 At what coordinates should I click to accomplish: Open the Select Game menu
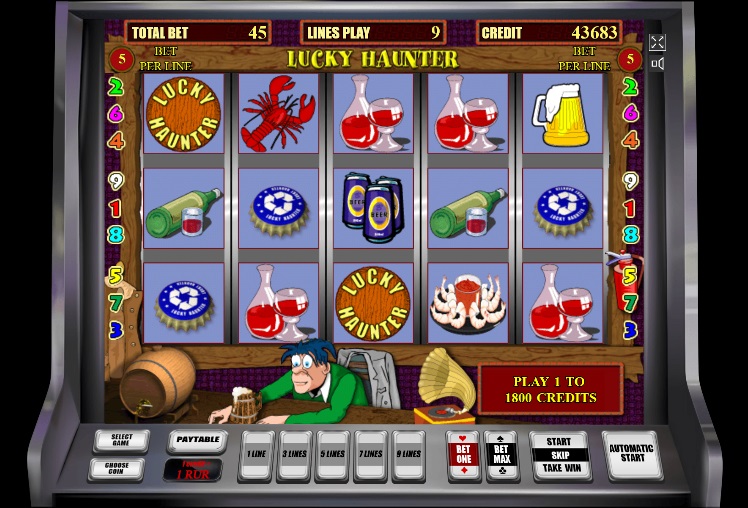(121, 440)
